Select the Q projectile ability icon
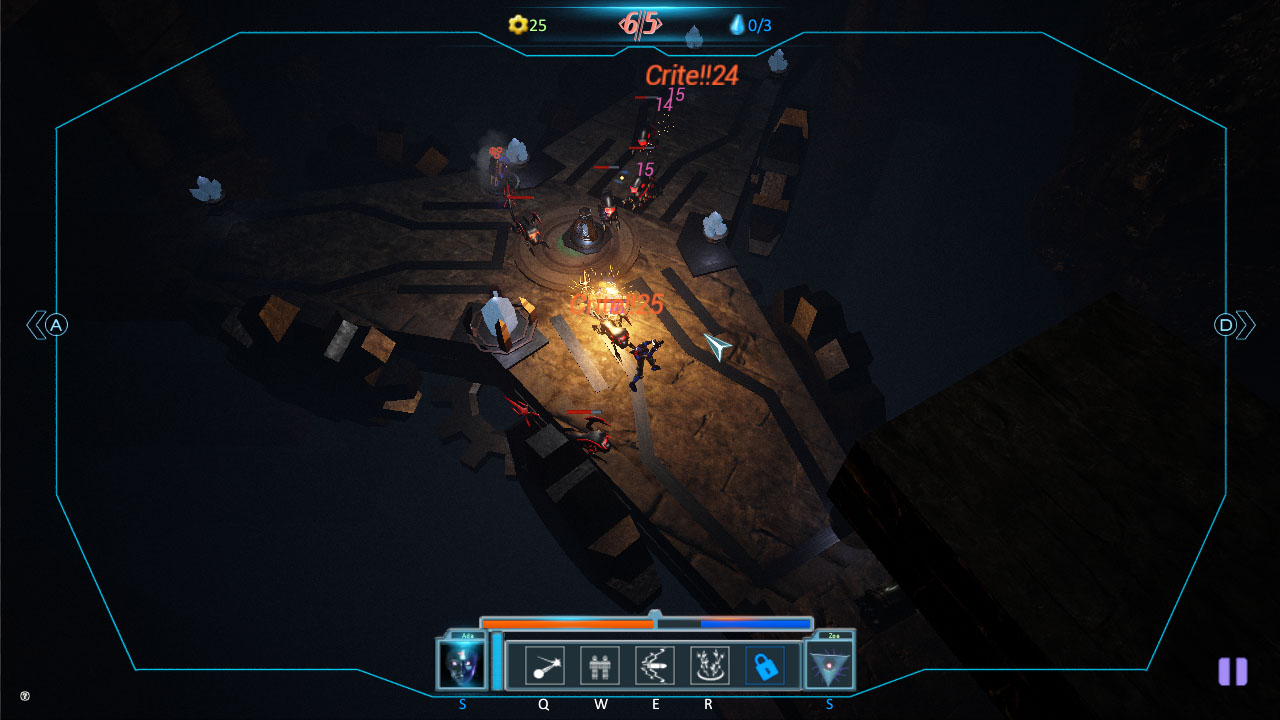Image resolution: width=1280 pixels, height=720 pixels. [543, 664]
